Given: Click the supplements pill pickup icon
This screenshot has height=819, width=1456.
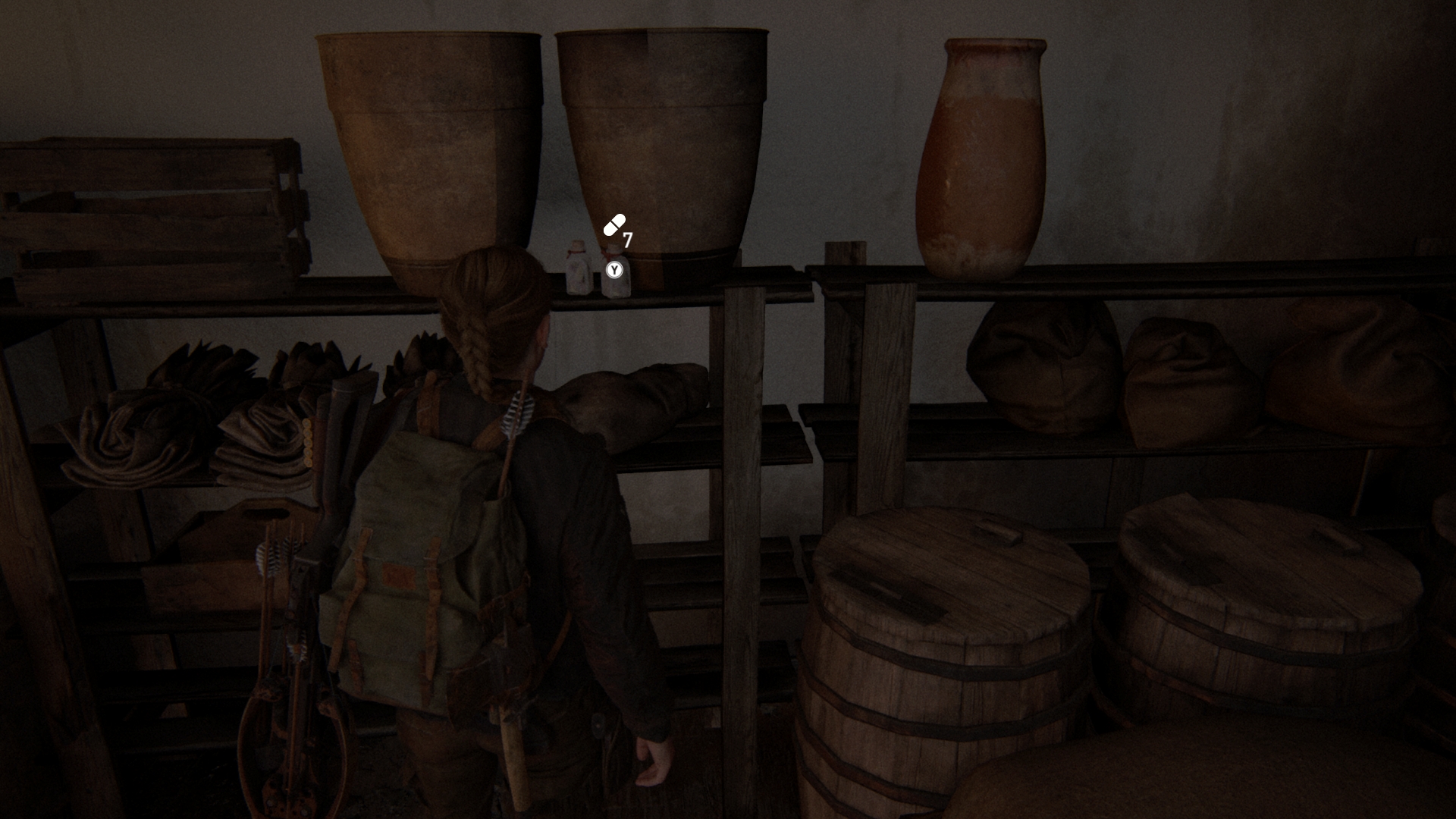Looking at the screenshot, I should tap(614, 224).
